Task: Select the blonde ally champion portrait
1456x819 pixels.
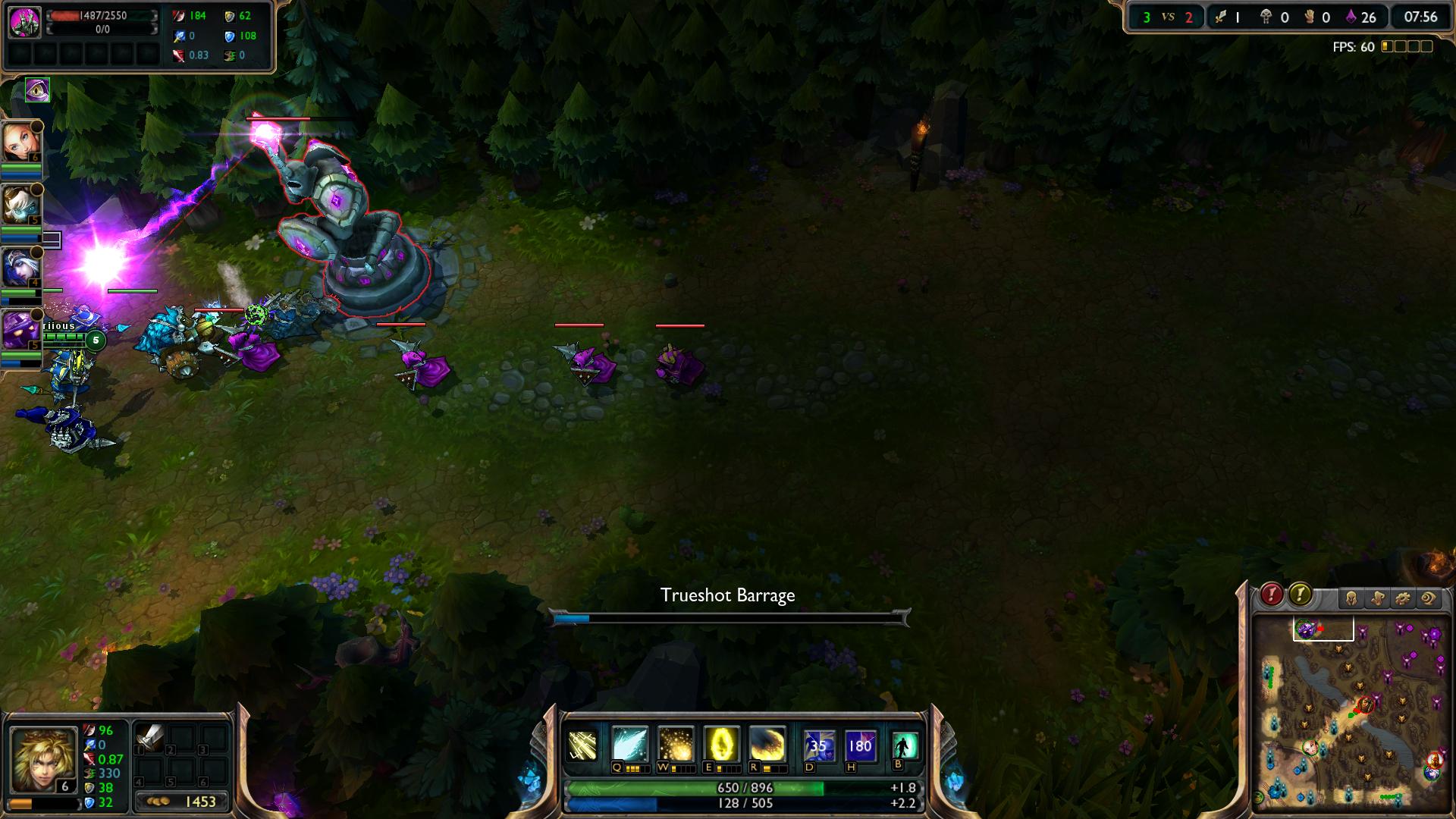Action: click(x=21, y=142)
